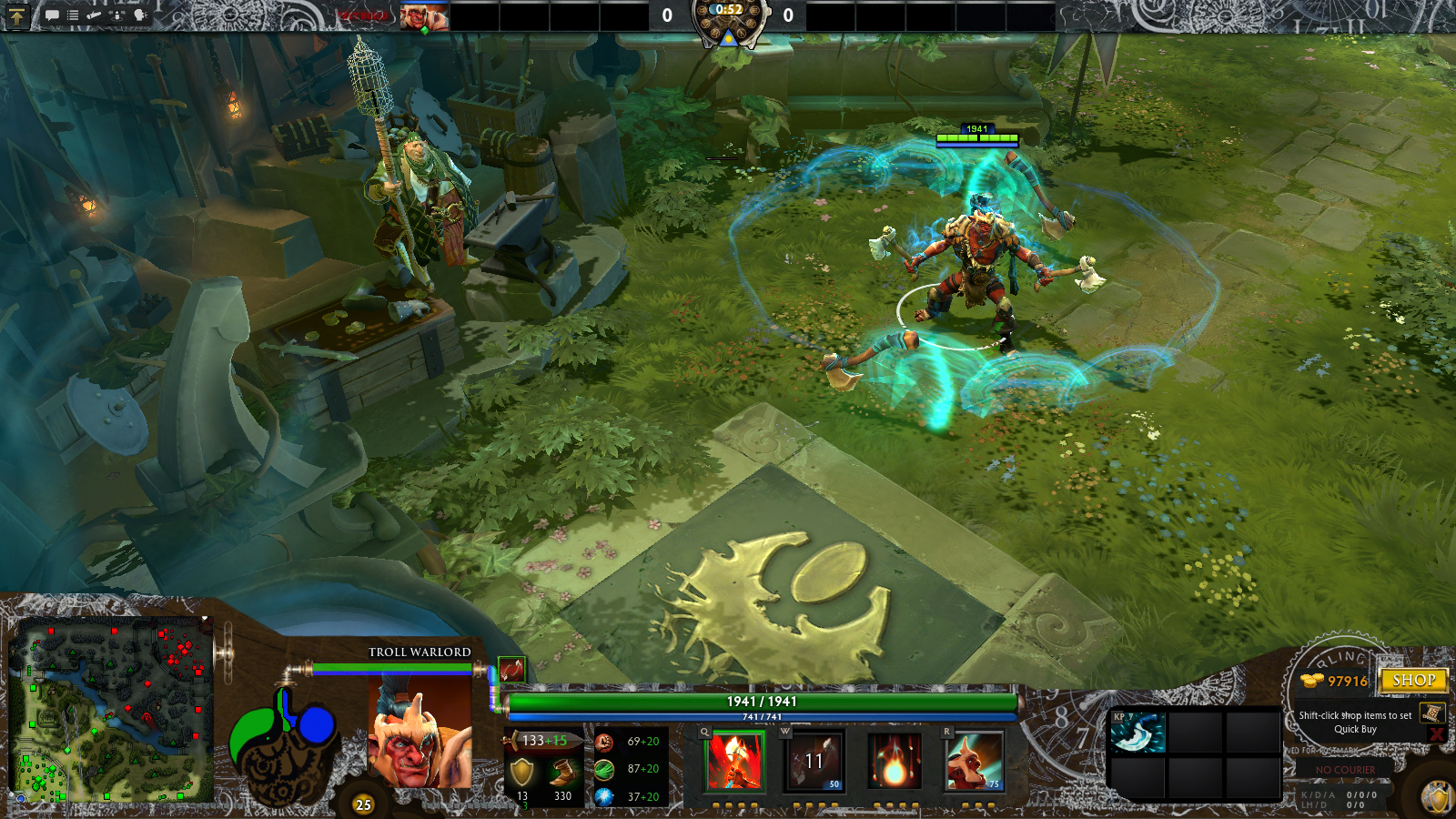This screenshot has width=1456, height=819.
Task: Click the minimap
Action: (110, 710)
